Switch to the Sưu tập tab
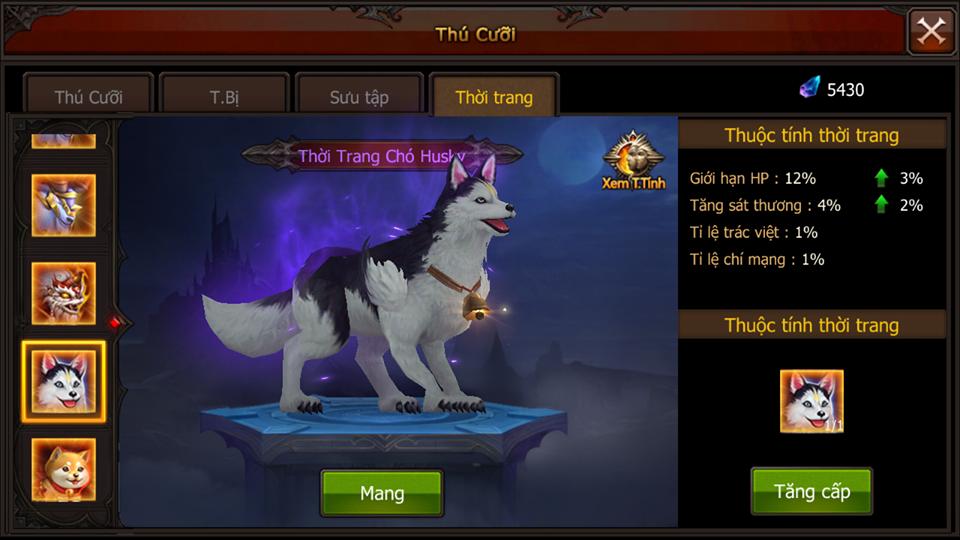Image resolution: width=960 pixels, height=540 pixels. point(359,97)
